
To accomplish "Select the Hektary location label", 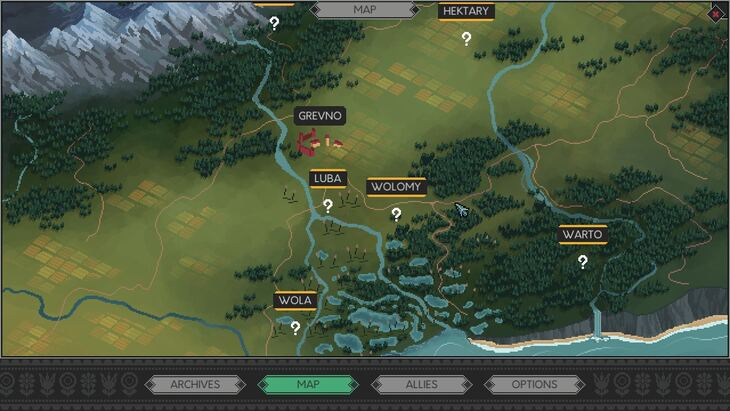I will pos(466,11).
